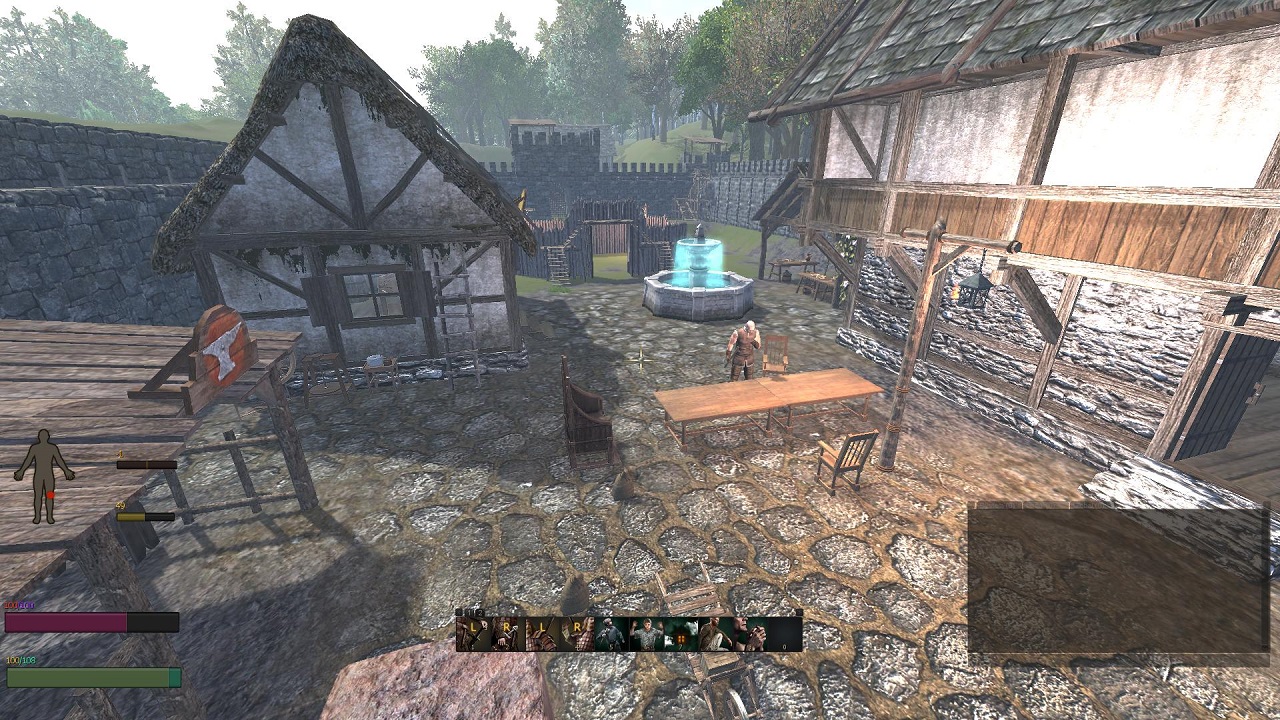Viewport: 1280px width, 720px height.
Task: Click inside the translucent chat log panel
Action: pos(1118,580)
